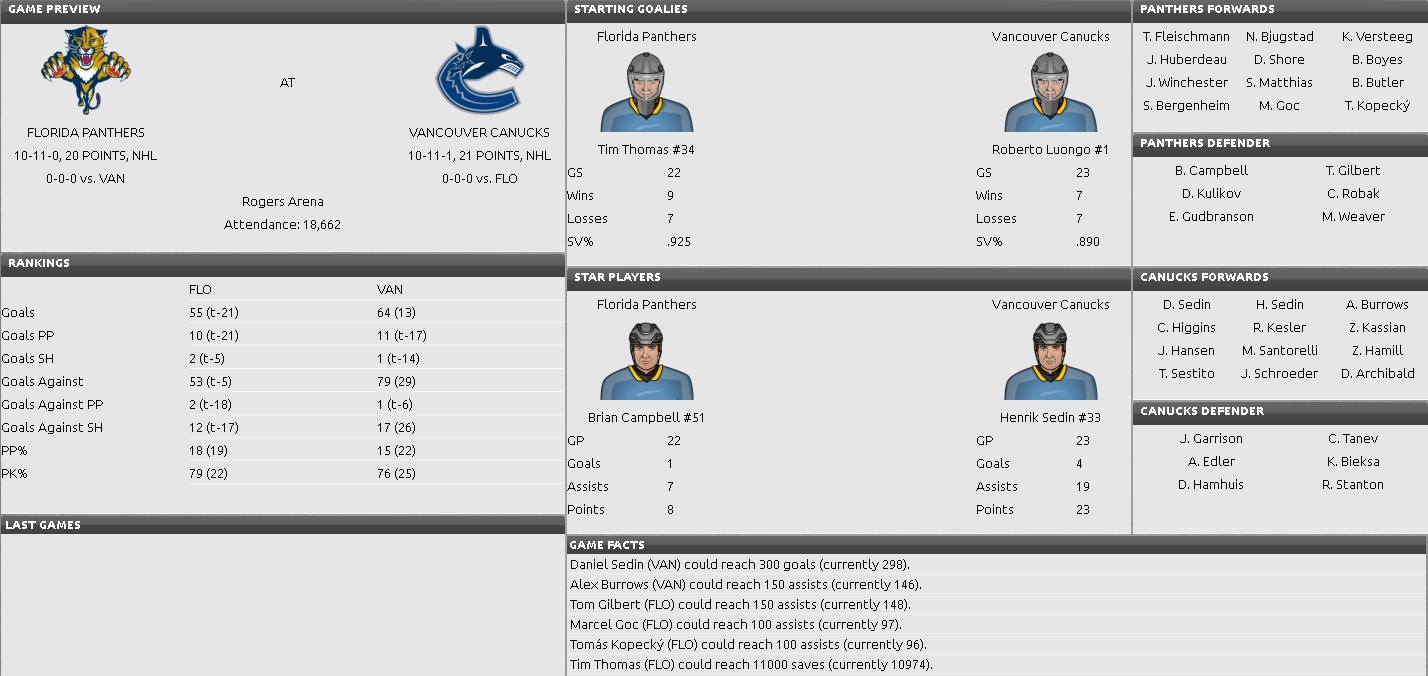Choose R. Kesler from Canucks forwards
The width and height of the screenshot is (1428, 676).
(x=1279, y=327)
